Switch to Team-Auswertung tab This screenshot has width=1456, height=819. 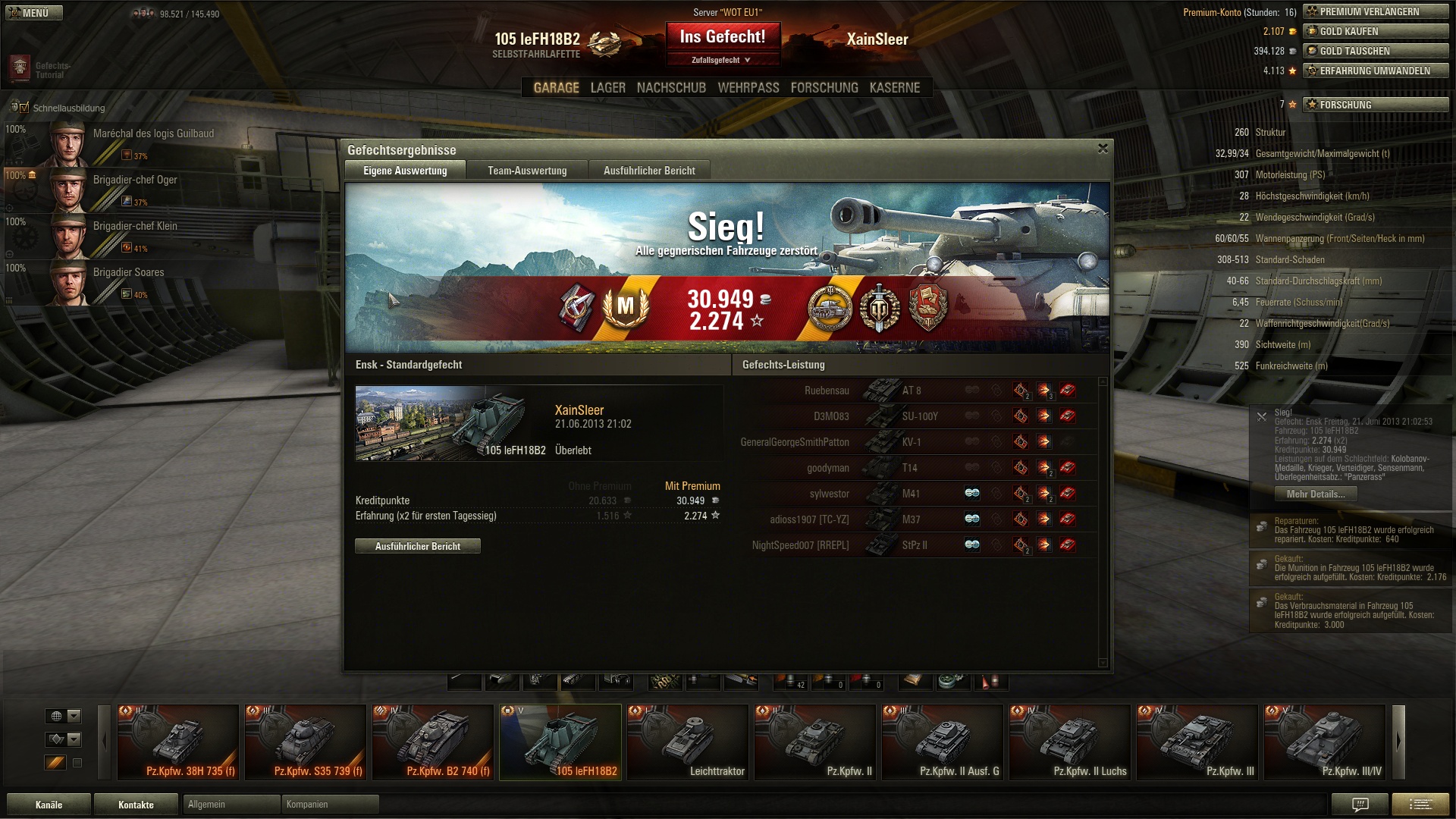point(527,171)
